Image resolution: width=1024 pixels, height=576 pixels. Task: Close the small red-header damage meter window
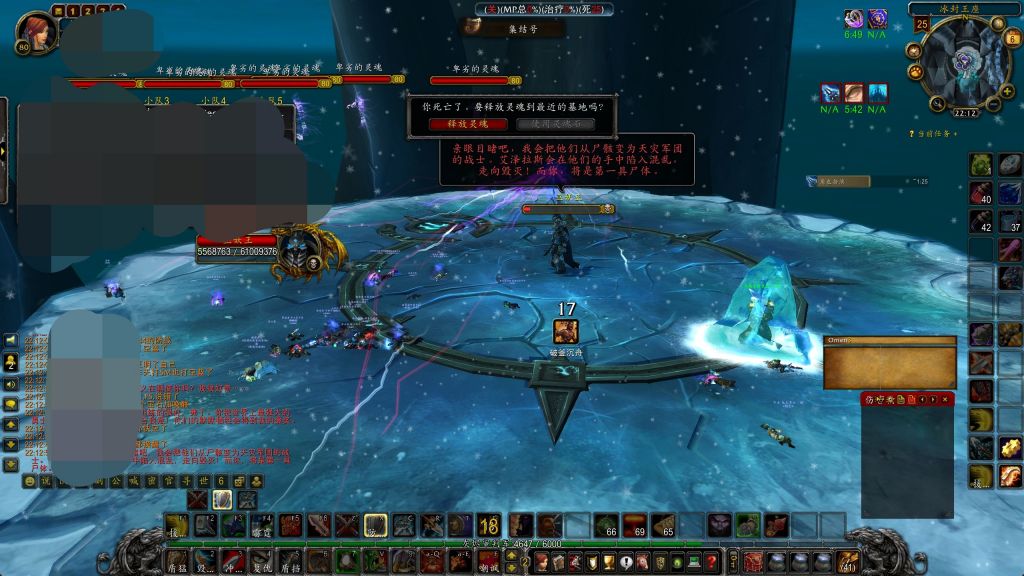click(x=946, y=399)
